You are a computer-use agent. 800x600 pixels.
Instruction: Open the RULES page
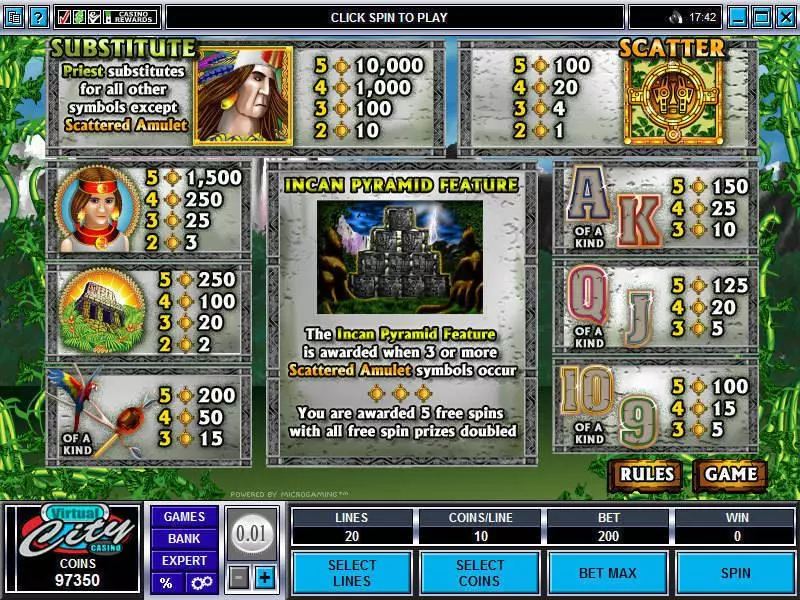coord(646,474)
